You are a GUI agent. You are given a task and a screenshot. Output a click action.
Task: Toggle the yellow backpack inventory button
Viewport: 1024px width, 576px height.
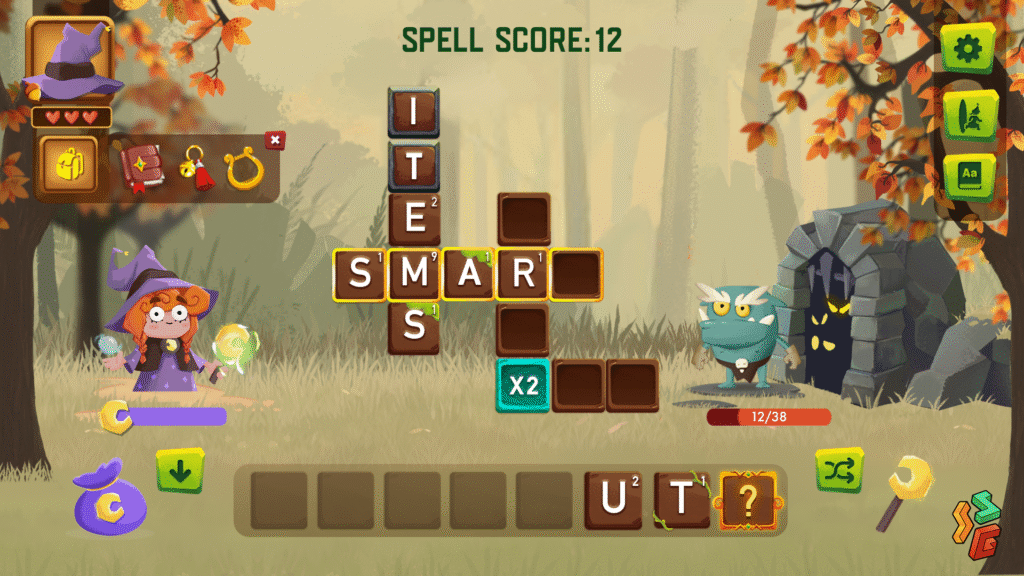pyautogui.click(x=70, y=164)
